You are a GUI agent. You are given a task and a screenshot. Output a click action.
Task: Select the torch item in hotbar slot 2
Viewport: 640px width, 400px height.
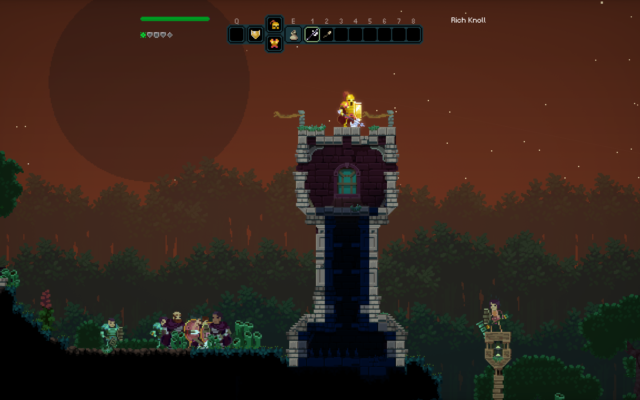[327, 35]
